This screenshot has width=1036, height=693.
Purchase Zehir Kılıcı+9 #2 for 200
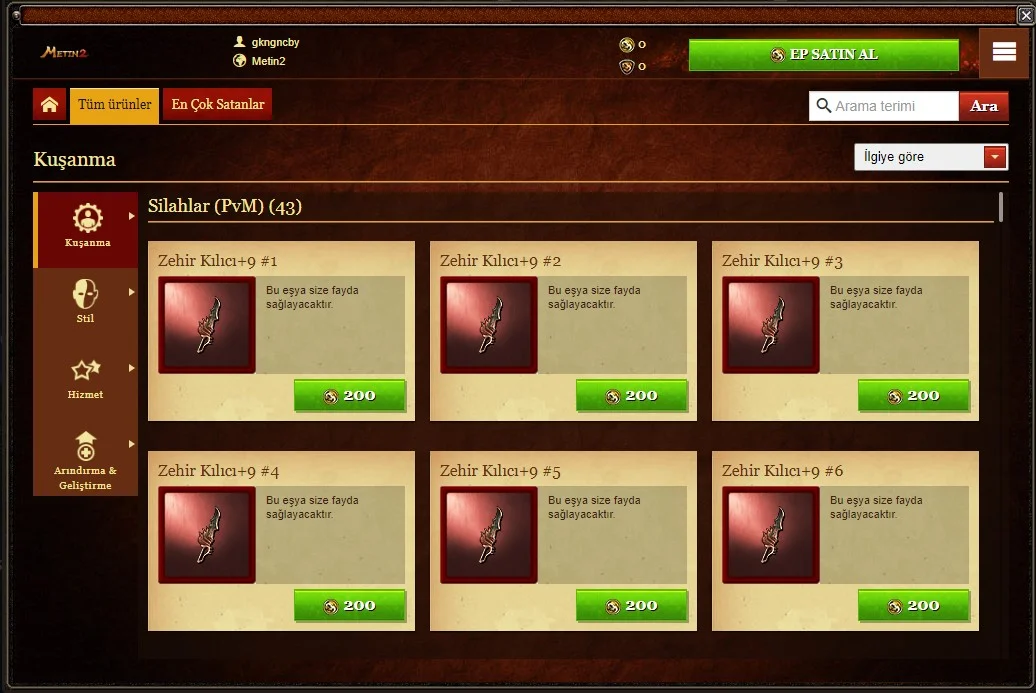pos(631,396)
